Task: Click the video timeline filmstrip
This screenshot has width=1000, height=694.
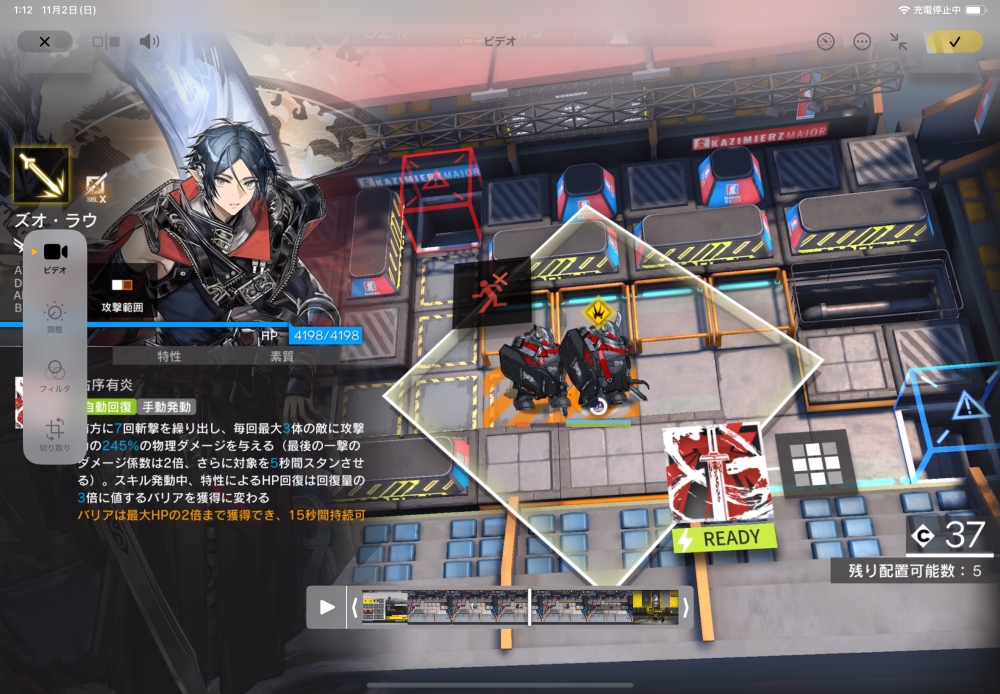Action: (x=518, y=607)
